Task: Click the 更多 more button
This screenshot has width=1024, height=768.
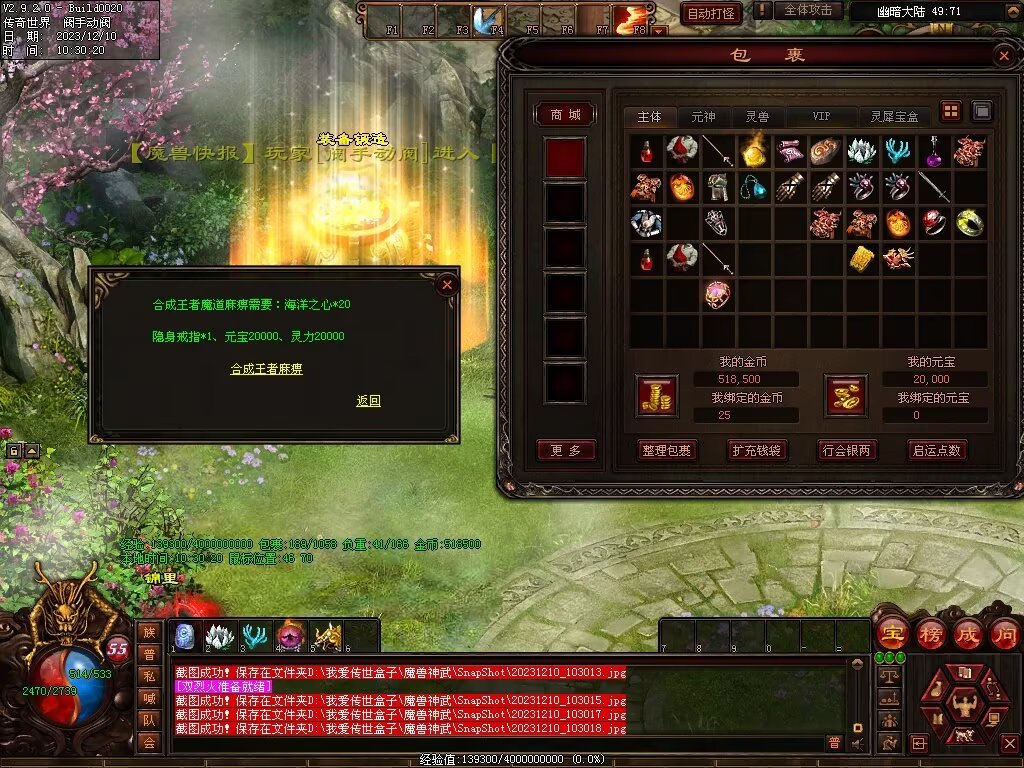Action: coord(565,450)
